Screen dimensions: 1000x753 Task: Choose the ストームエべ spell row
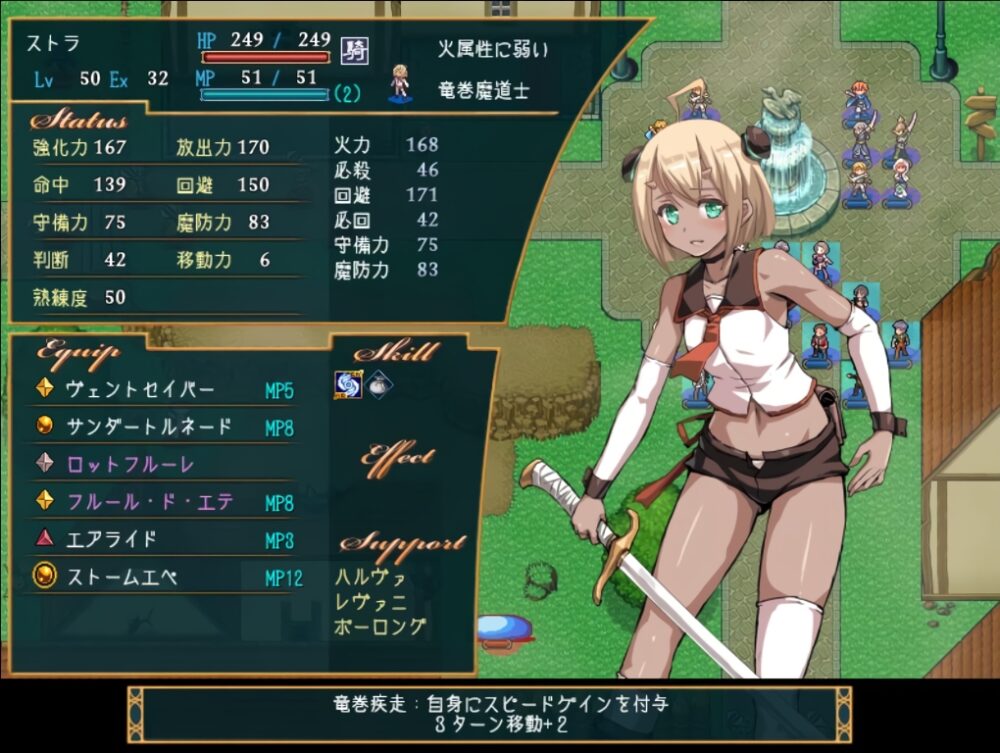(121, 577)
